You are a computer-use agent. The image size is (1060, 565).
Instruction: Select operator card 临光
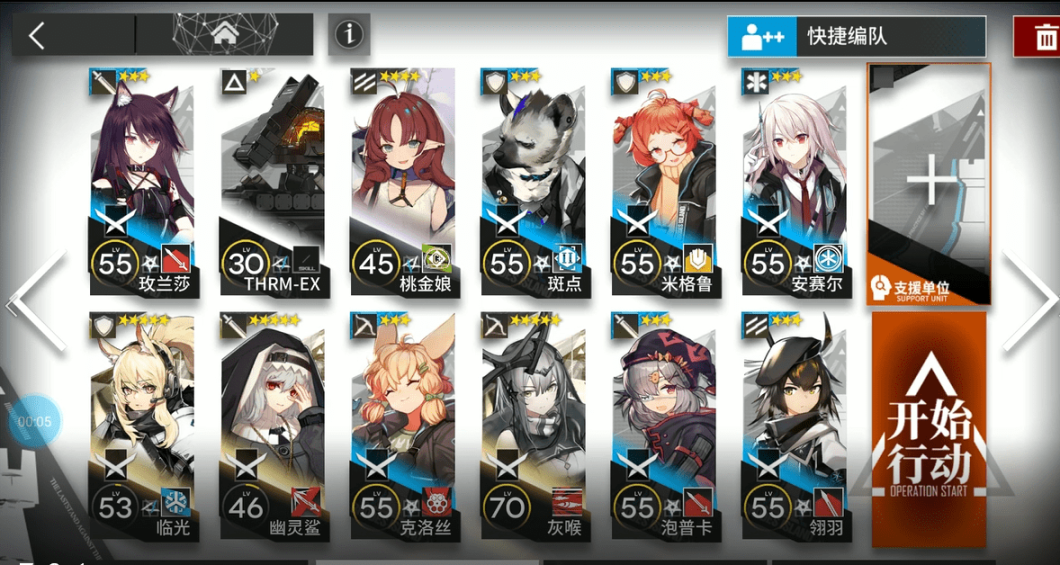click(x=141, y=426)
